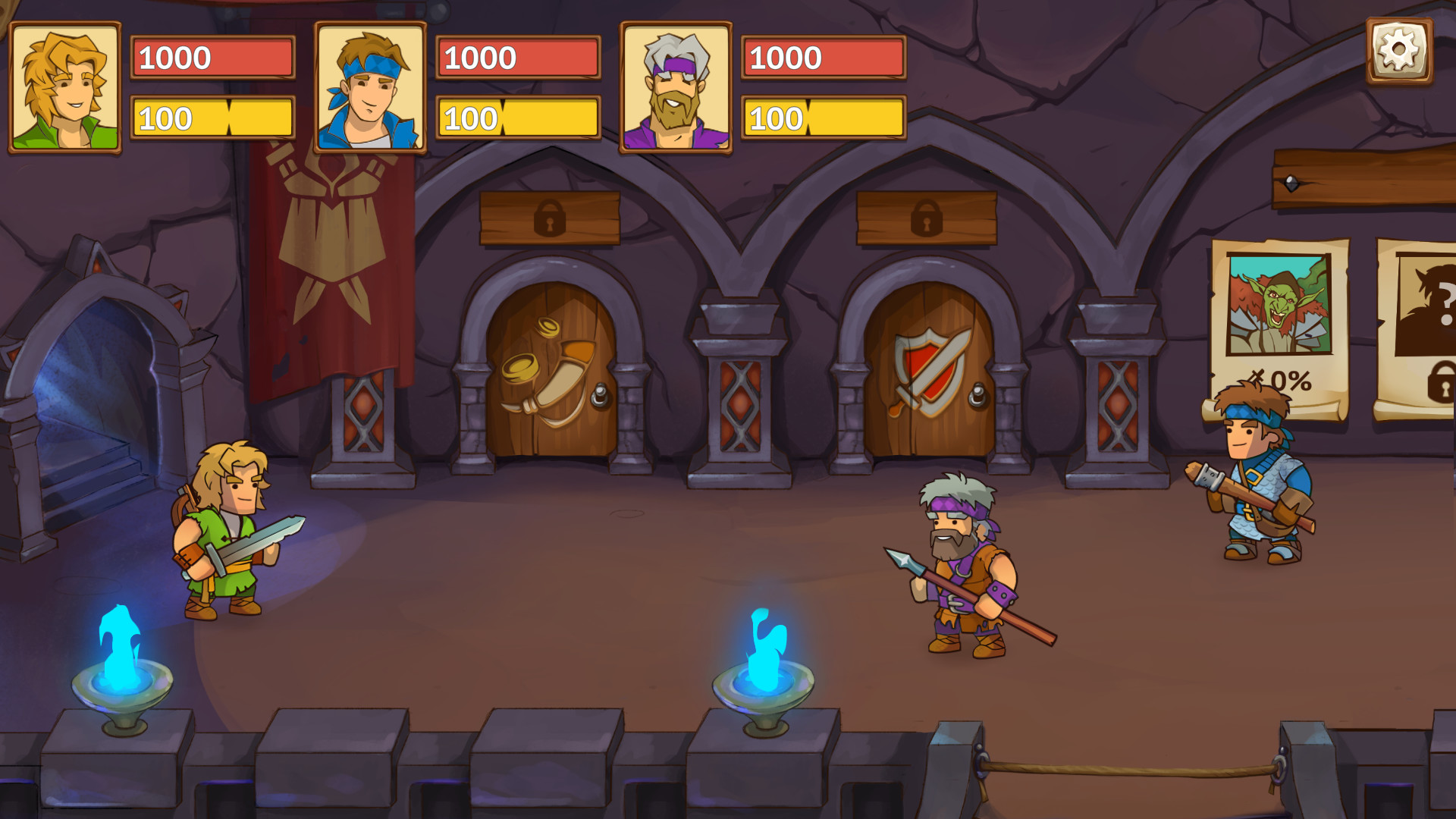Open the goblin wanted poster
This screenshot has width=1456, height=819.
point(1279,318)
